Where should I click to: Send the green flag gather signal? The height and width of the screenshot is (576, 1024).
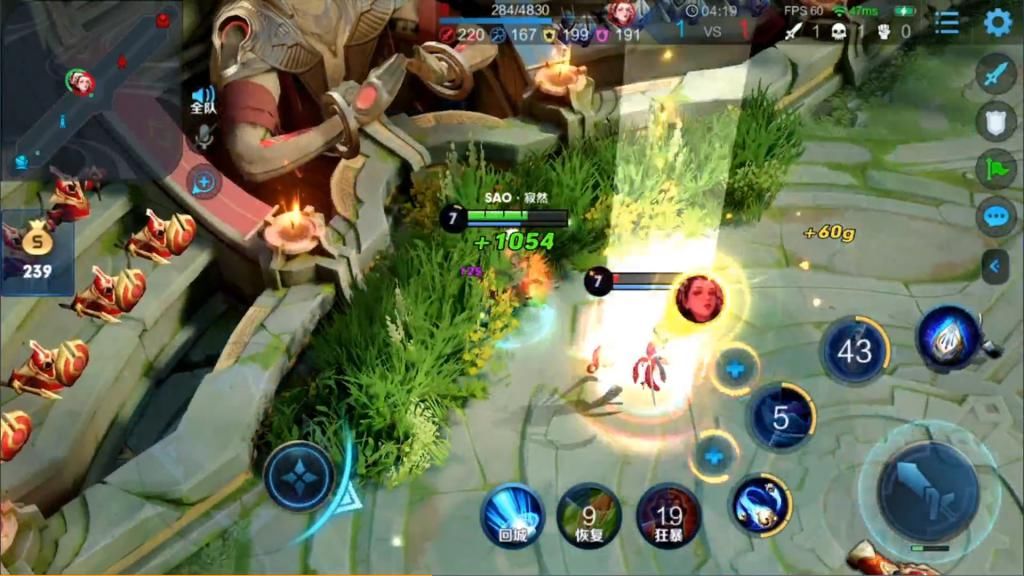tap(996, 168)
